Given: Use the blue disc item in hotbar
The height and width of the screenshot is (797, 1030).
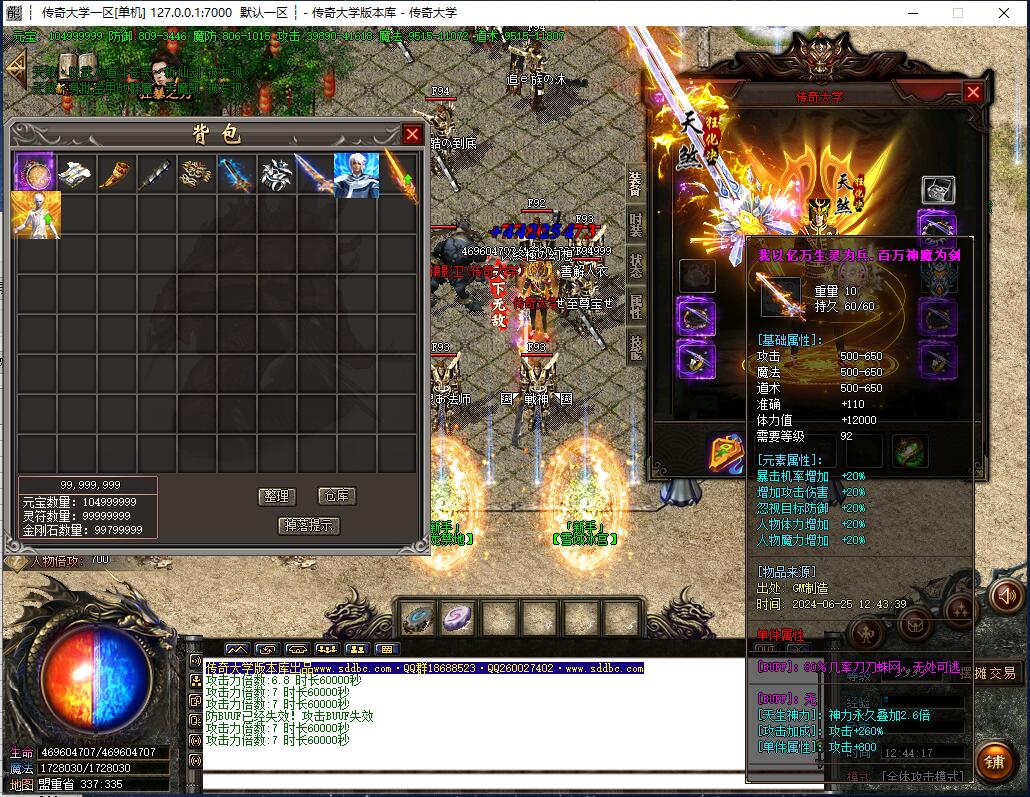Looking at the screenshot, I should (x=416, y=618).
